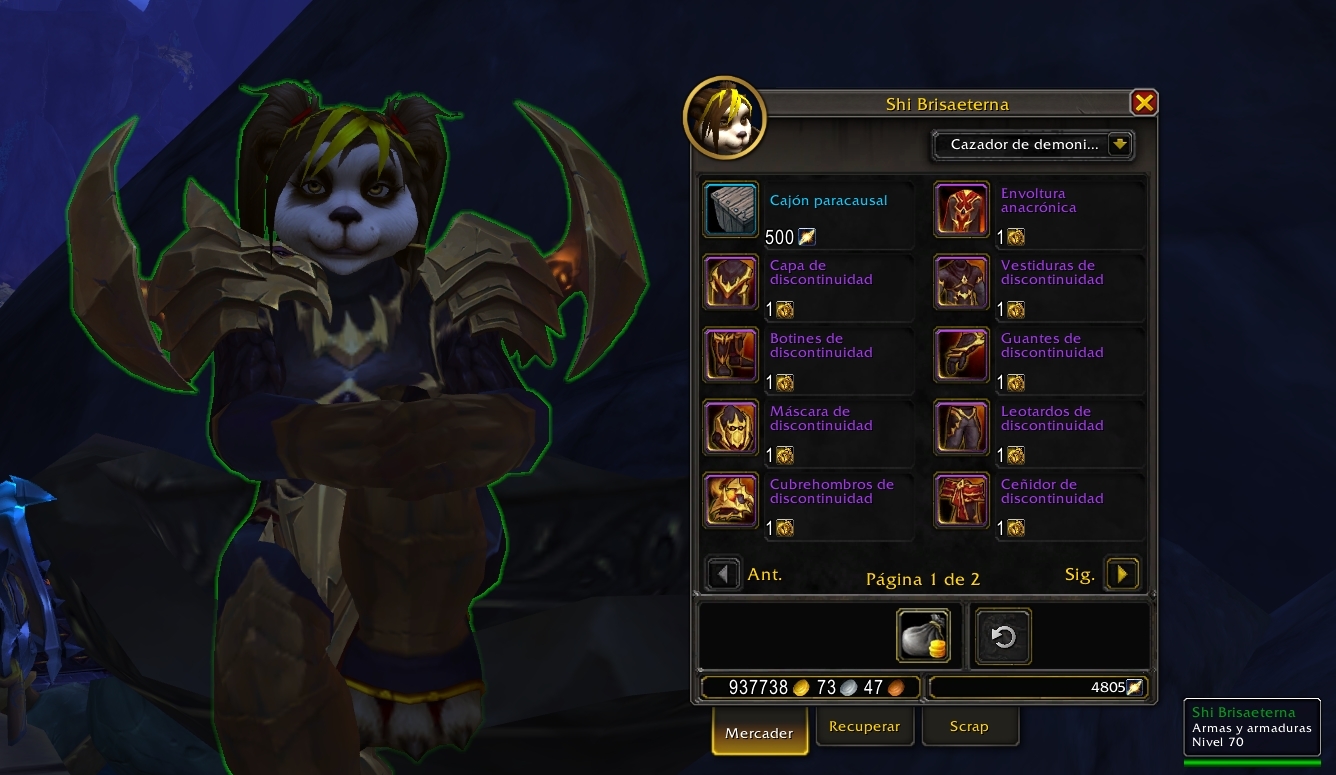Pick Vestiduras de discontinuidad chest piece
The width and height of the screenshot is (1336, 775).
click(x=962, y=281)
